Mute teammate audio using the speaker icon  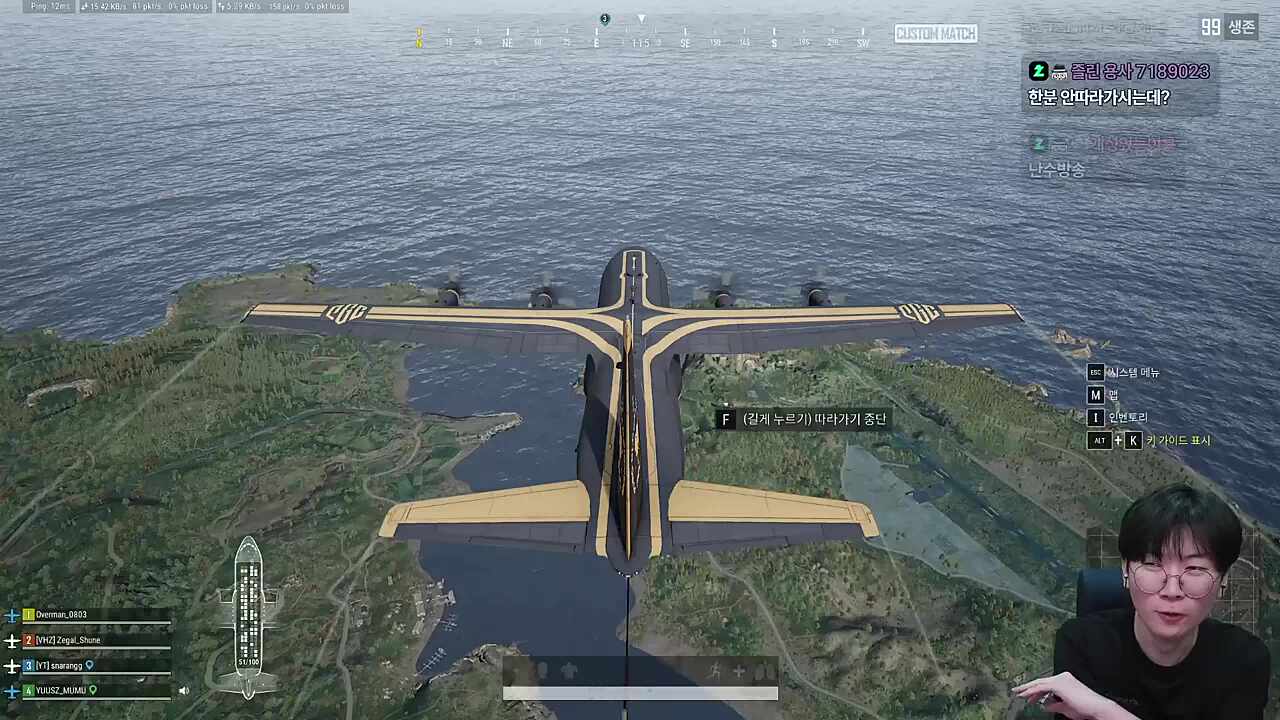pyautogui.click(x=184, y=690)
